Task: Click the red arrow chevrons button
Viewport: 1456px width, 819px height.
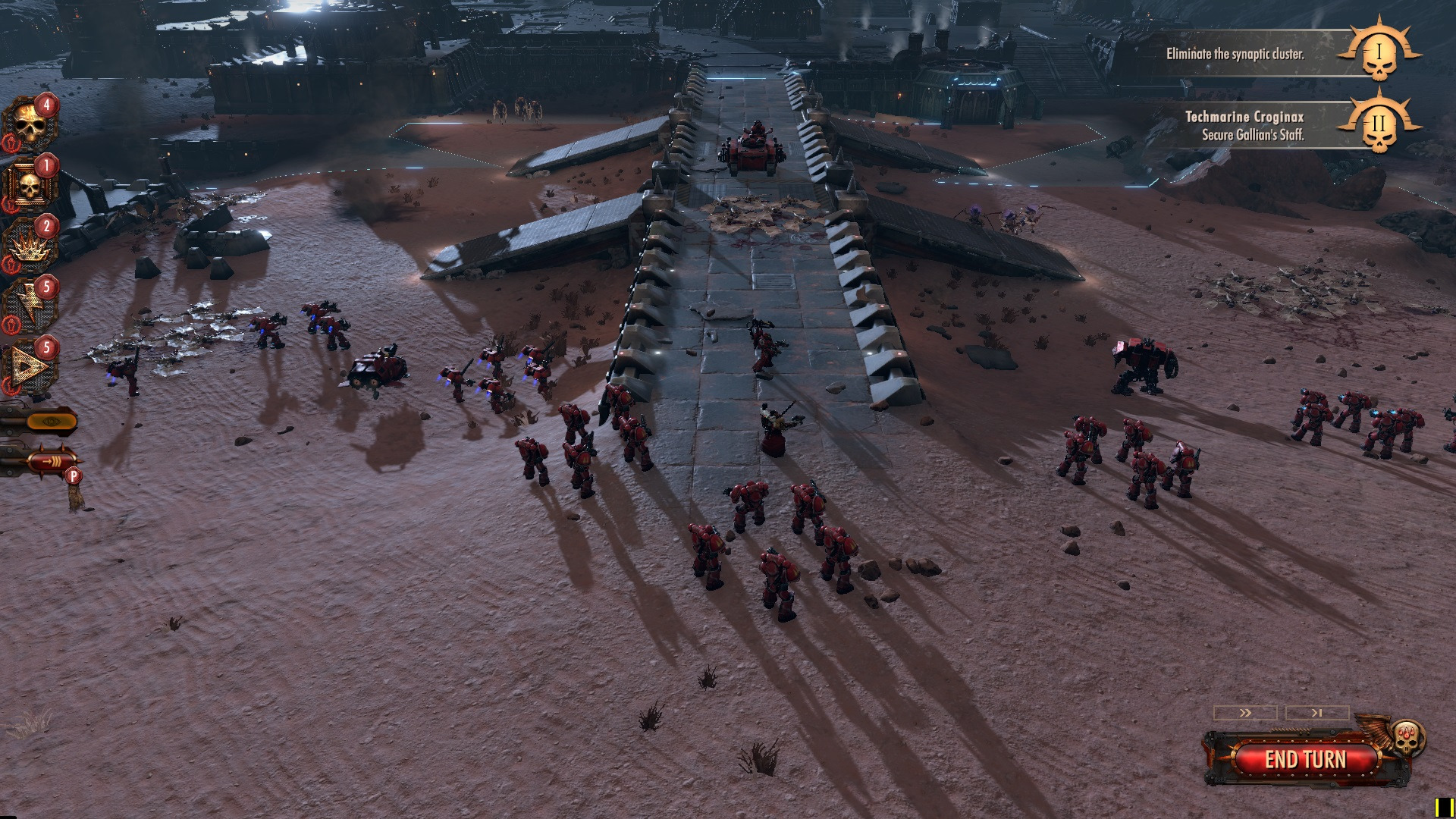Action: [52, 460]
